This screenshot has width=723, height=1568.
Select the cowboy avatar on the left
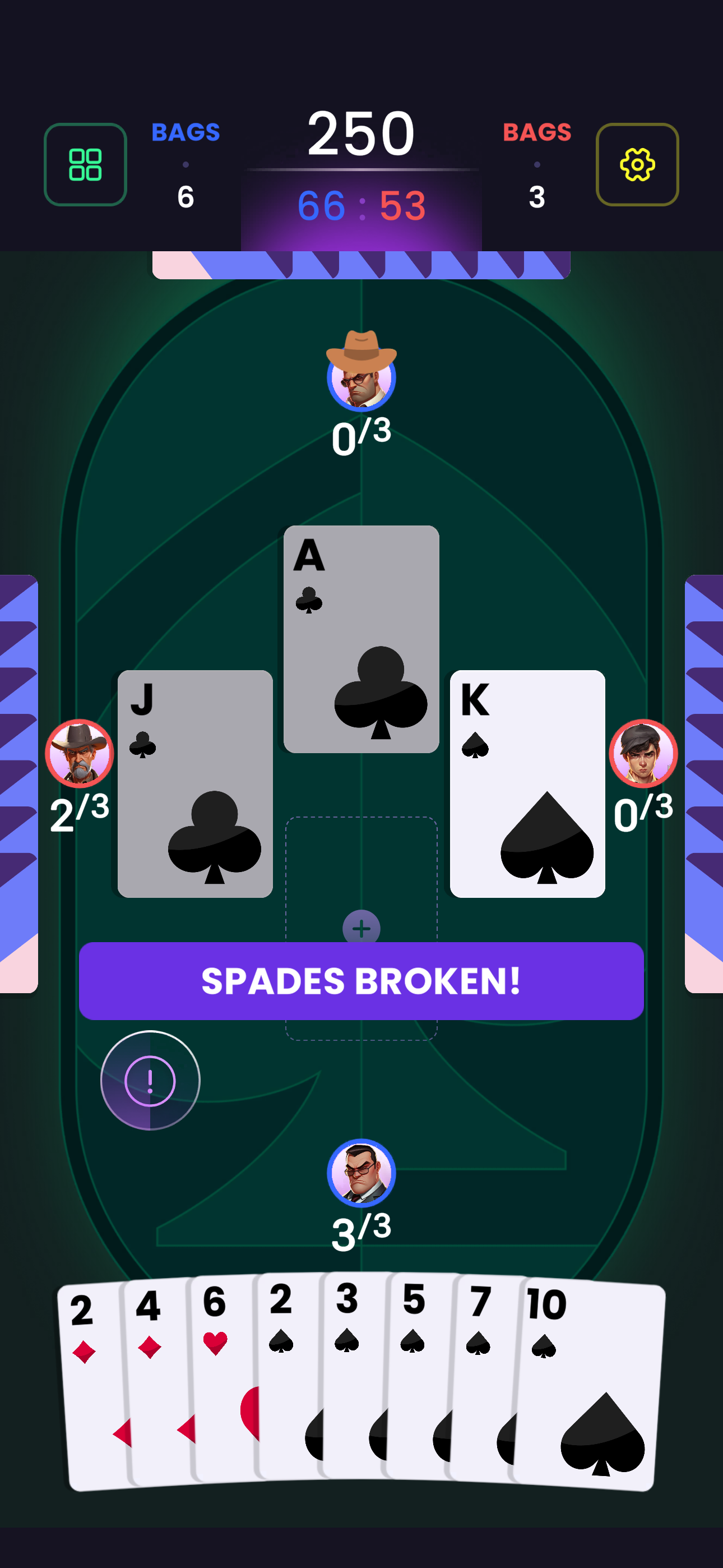(x=78, y=754)
